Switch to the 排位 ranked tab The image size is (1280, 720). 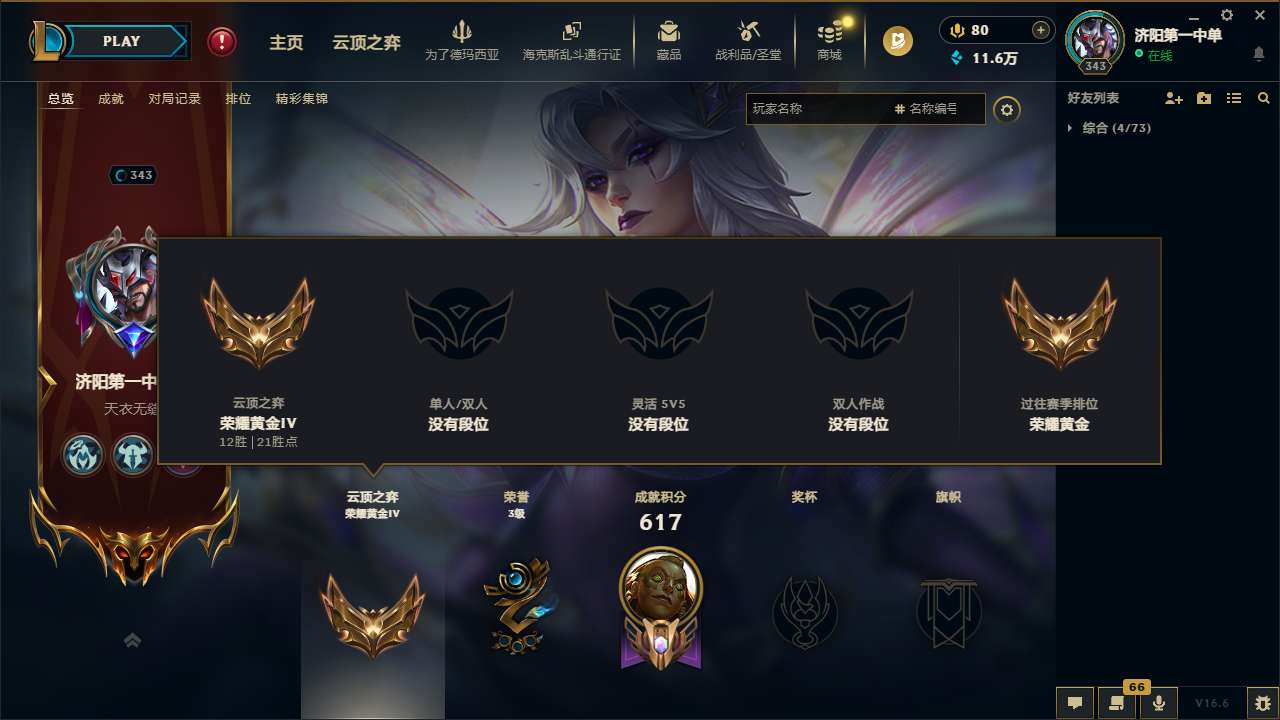[x=238, y=98]
